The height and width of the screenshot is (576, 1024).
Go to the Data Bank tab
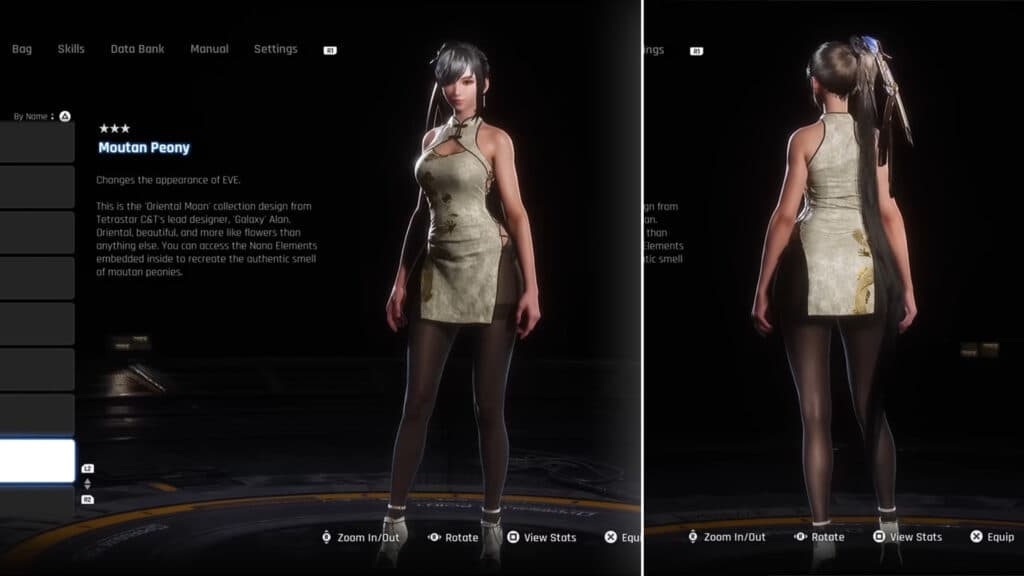click(x=137, y=49)
